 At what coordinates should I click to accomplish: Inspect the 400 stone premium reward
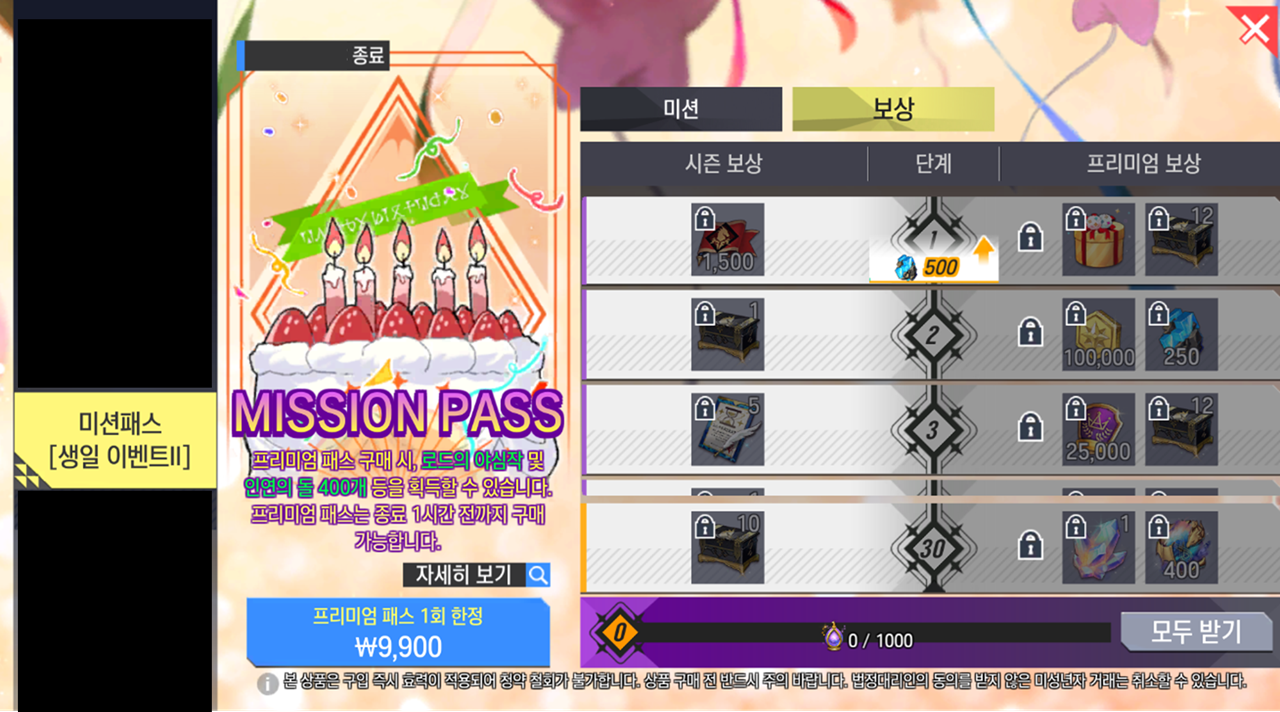(x=1181, y=547)
